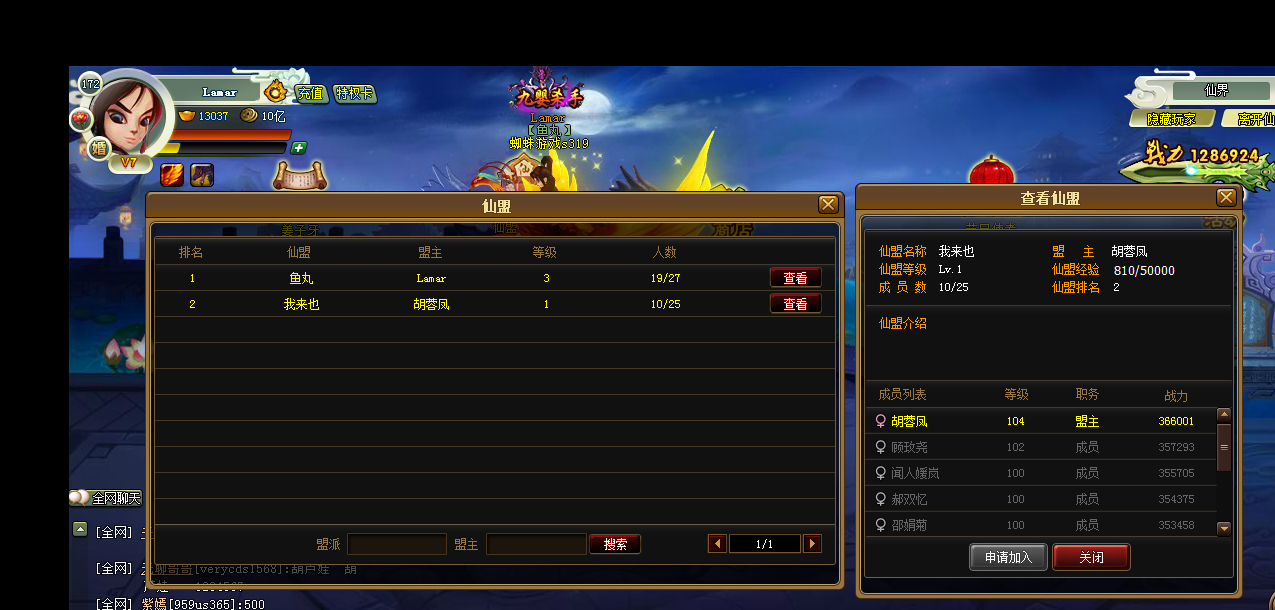View details of the 鱼丸 guild
Screen dimensions: 1275x610
[795, 278]
